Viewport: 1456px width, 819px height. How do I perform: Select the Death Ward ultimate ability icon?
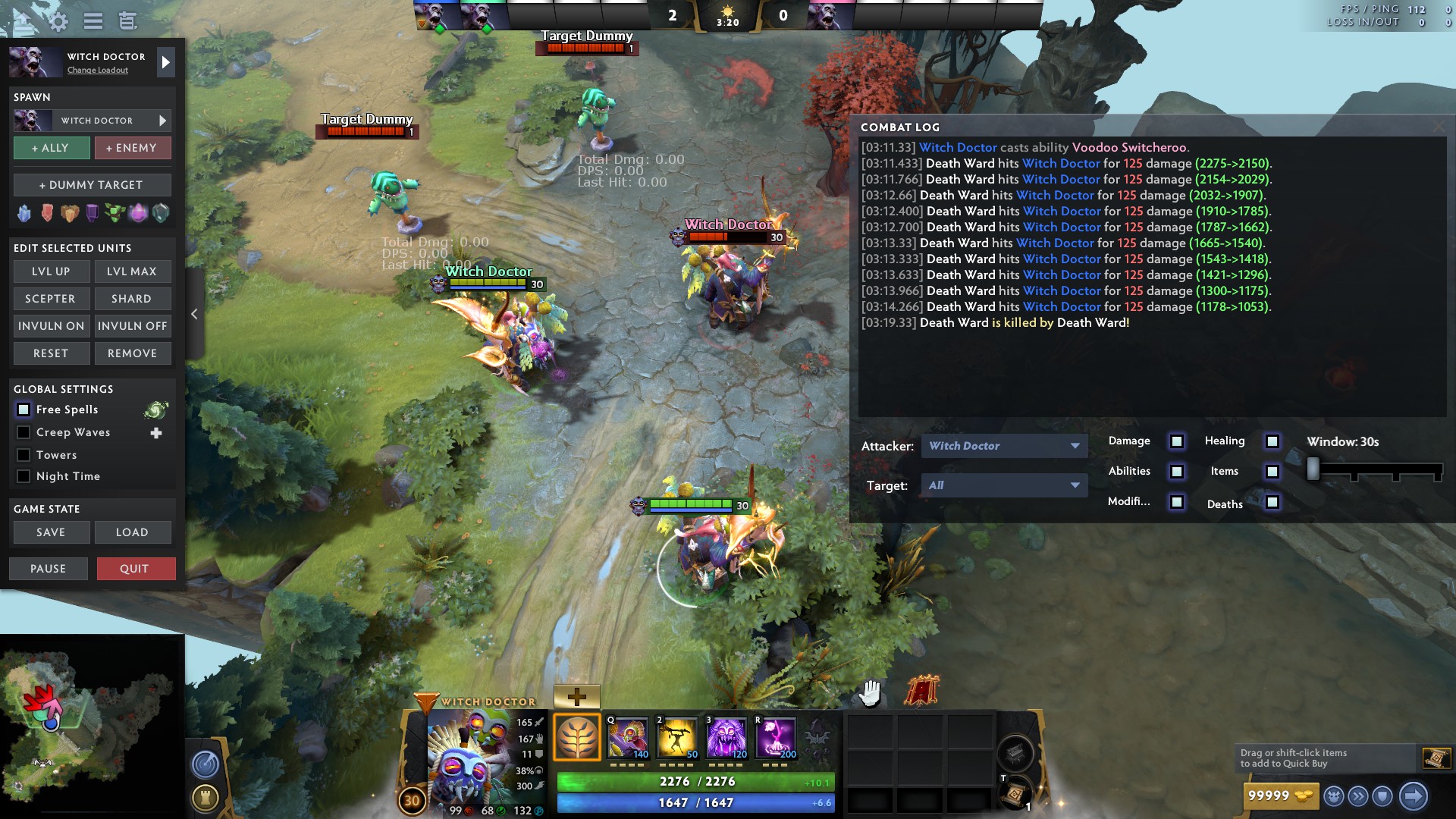click(x=777, y=736)
